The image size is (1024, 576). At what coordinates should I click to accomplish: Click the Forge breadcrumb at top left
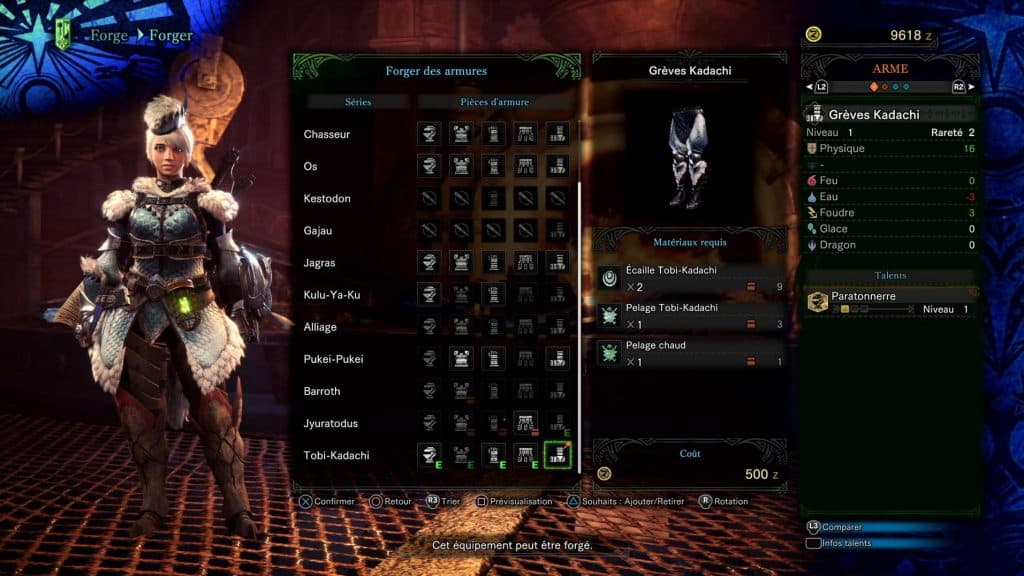108,36
